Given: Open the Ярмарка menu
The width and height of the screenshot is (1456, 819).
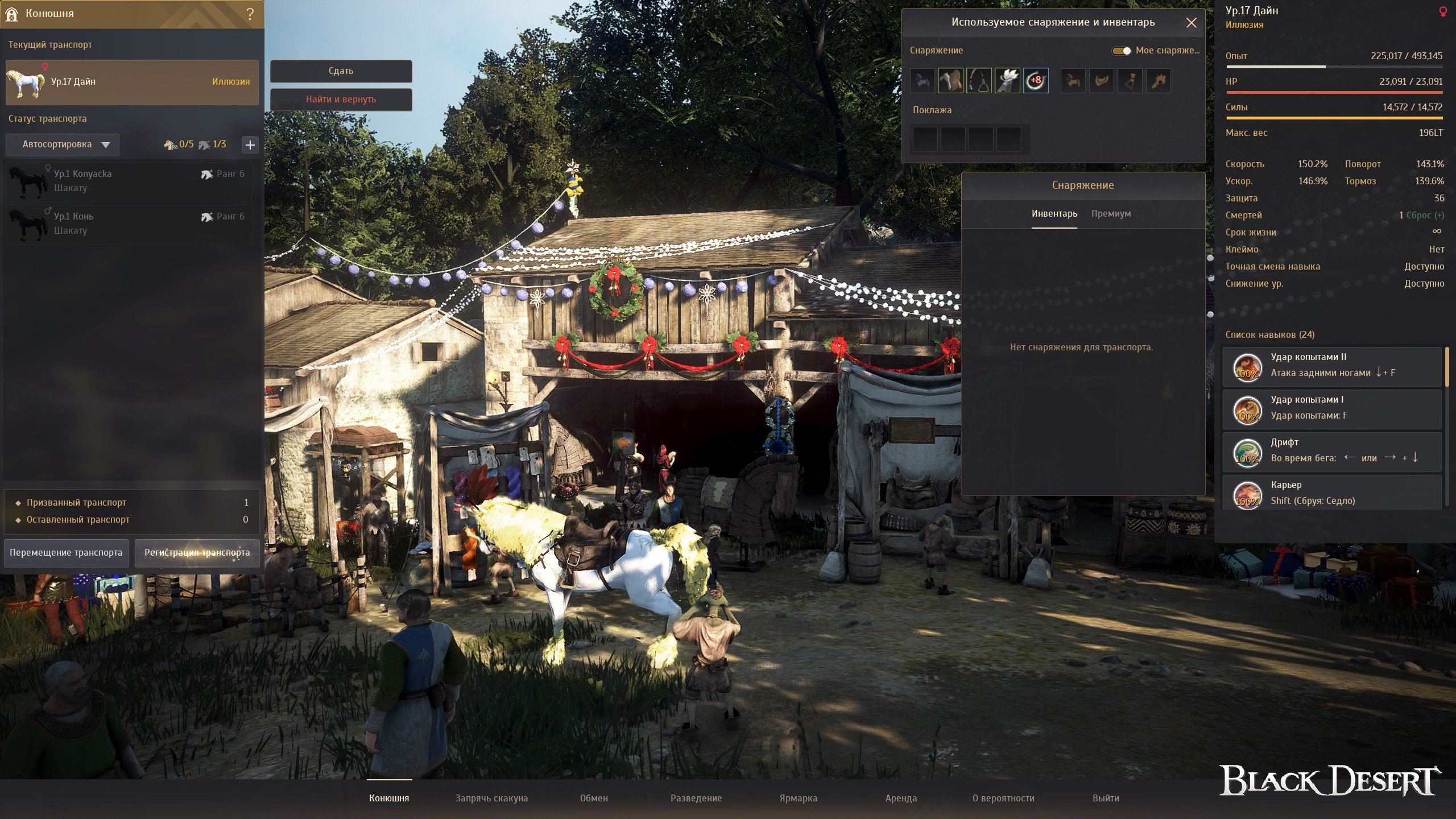Looking at the screenshot, I should pyautogui.click(x=798, y=798).
